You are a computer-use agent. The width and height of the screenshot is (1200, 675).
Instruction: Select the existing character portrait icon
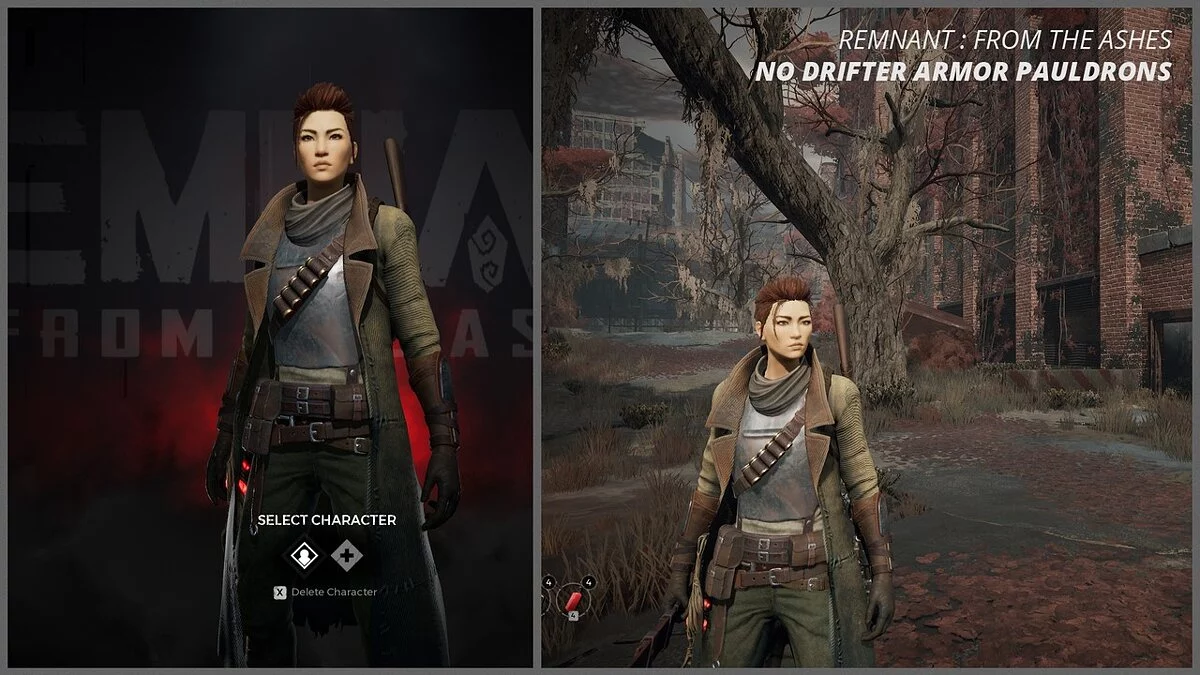[304, 556]
